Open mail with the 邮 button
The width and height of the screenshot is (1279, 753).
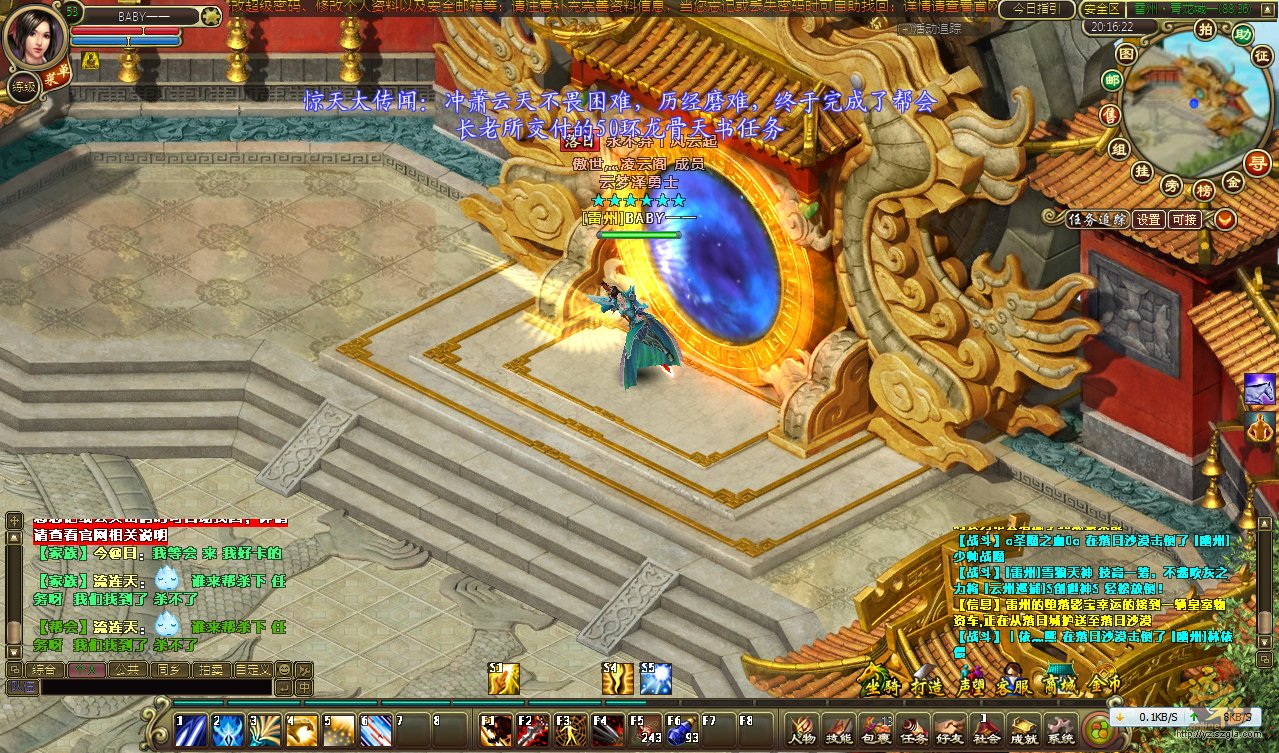coord(1111,81)
